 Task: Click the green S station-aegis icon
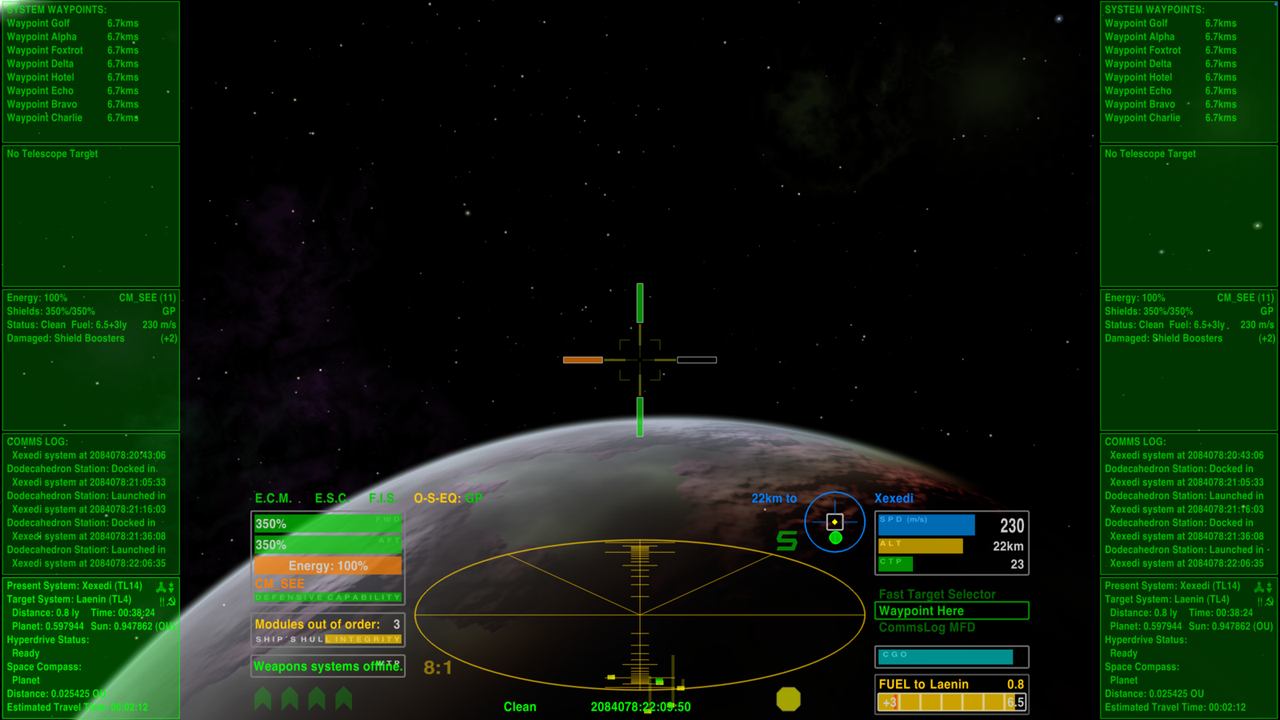tap(787, 541)
